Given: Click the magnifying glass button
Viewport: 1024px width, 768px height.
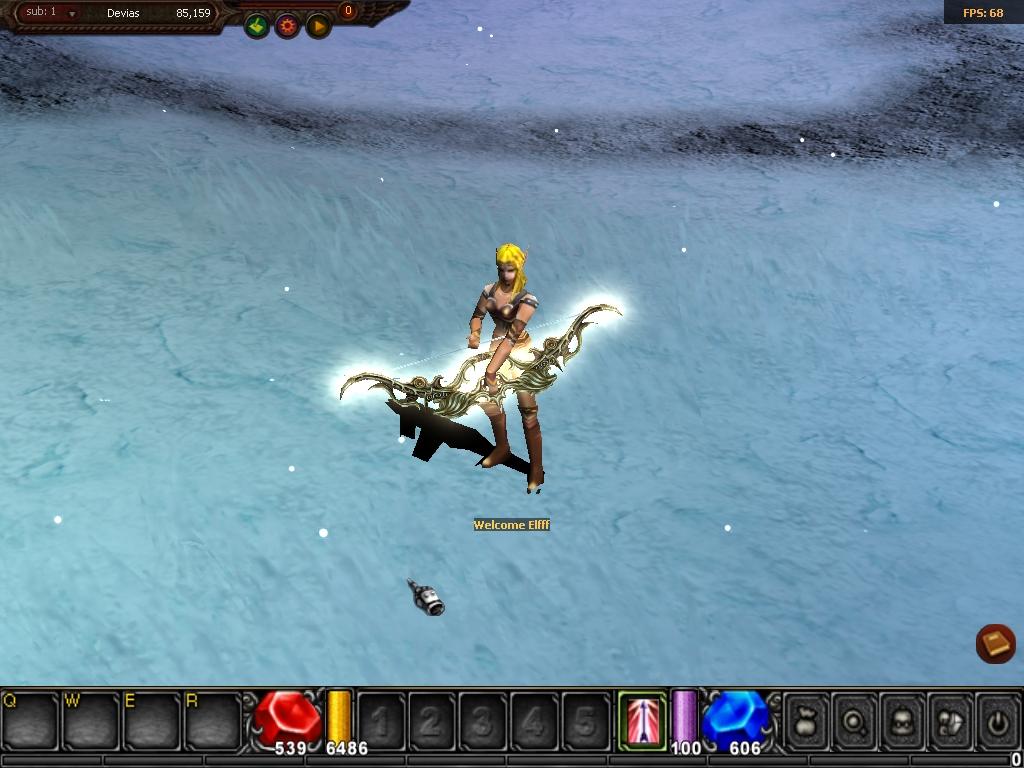Looking at the screenshot, I should click(856, 720).
